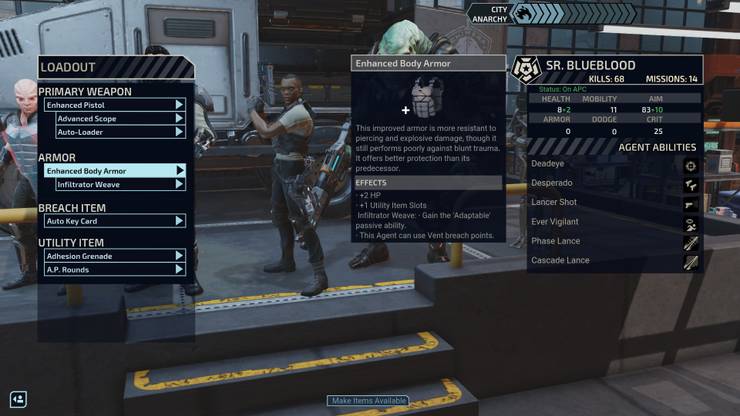Click the agent roster icon in bottom-left corner
Image resolution: width=740 pixels, height=416 pixels.
(x=17, y=399)
